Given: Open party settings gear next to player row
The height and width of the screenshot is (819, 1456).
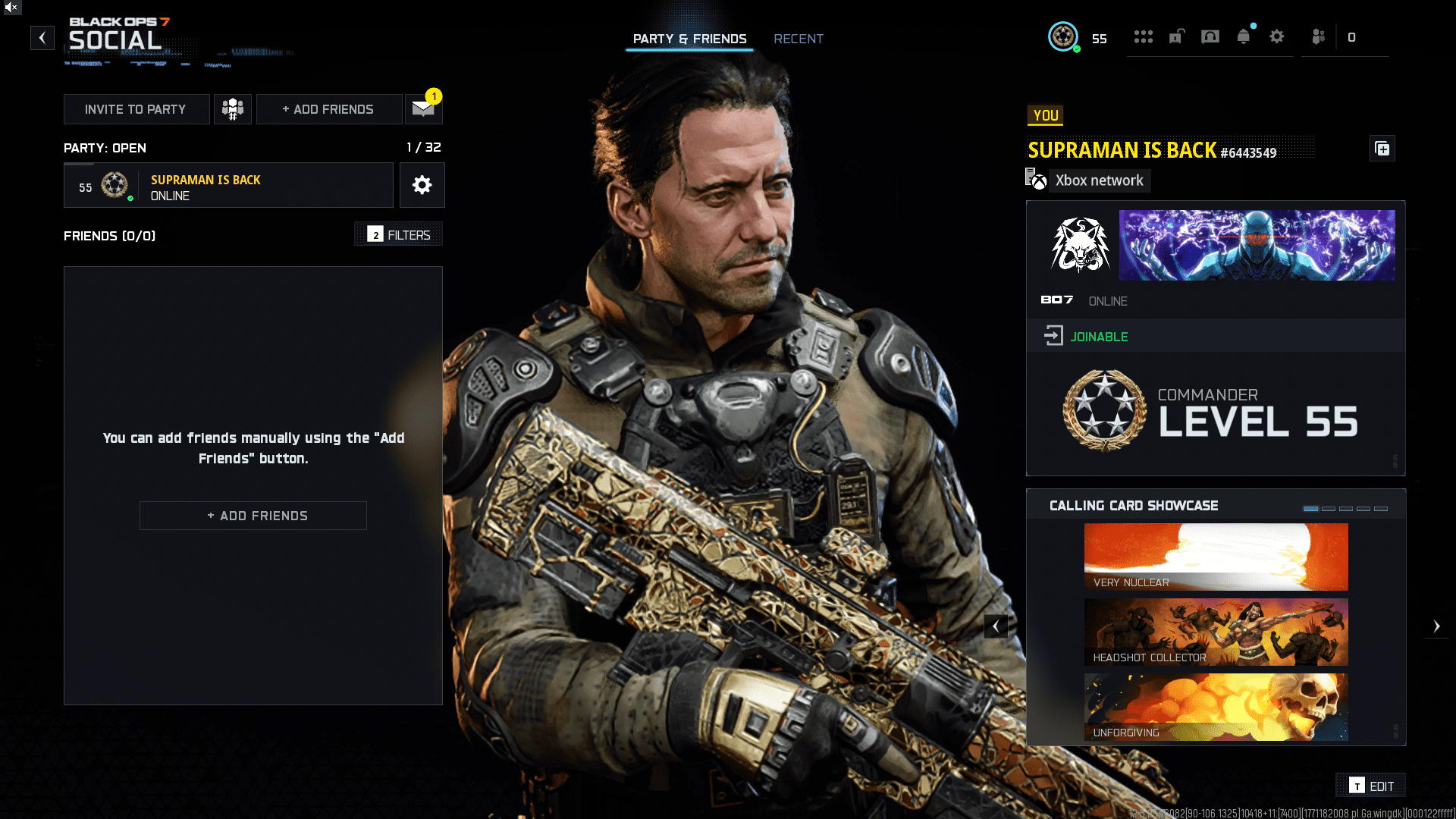Looking at the screenshot, I should 422,185.
